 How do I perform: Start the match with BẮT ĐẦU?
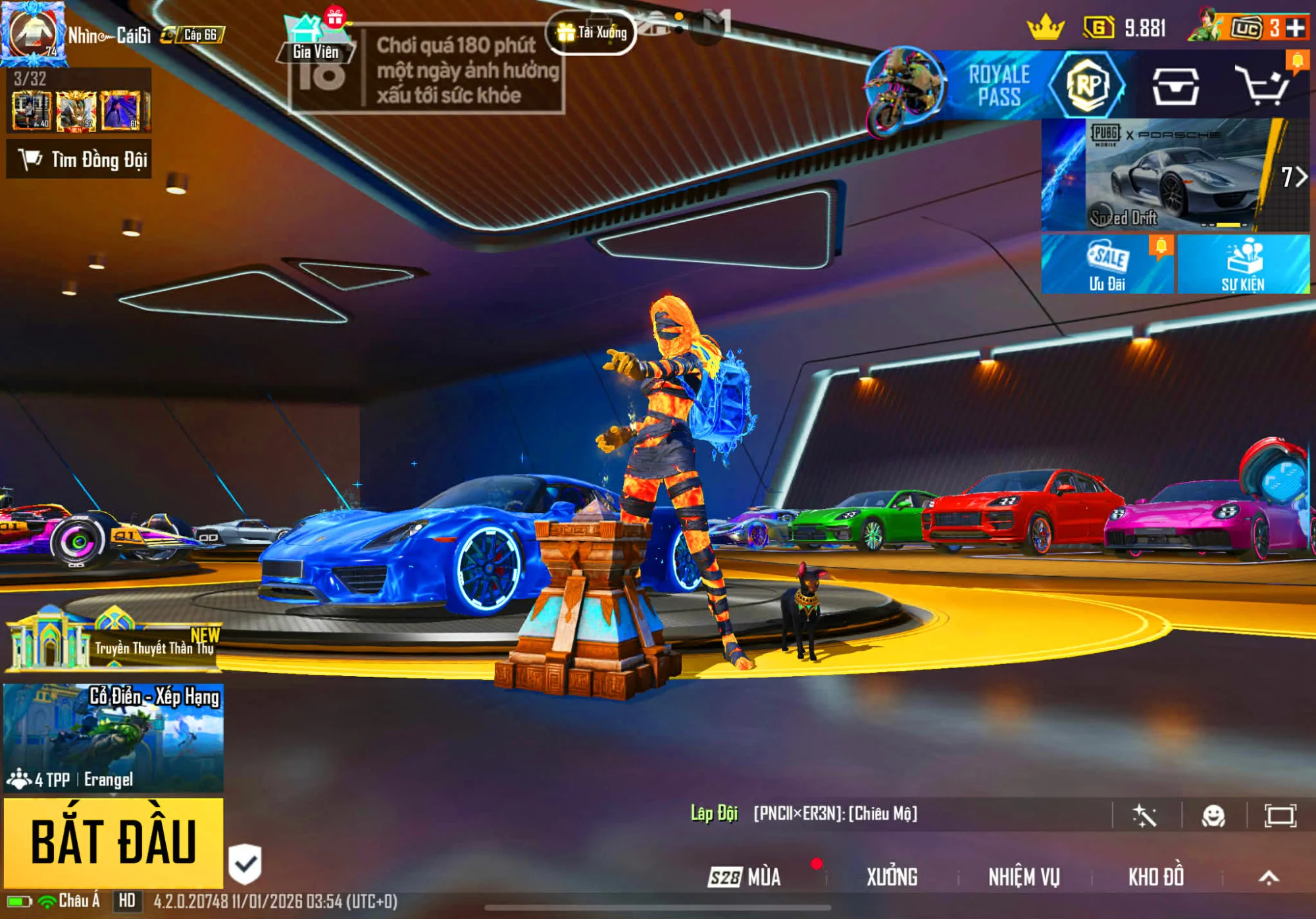pyautogui.click(x=113, y=842)
